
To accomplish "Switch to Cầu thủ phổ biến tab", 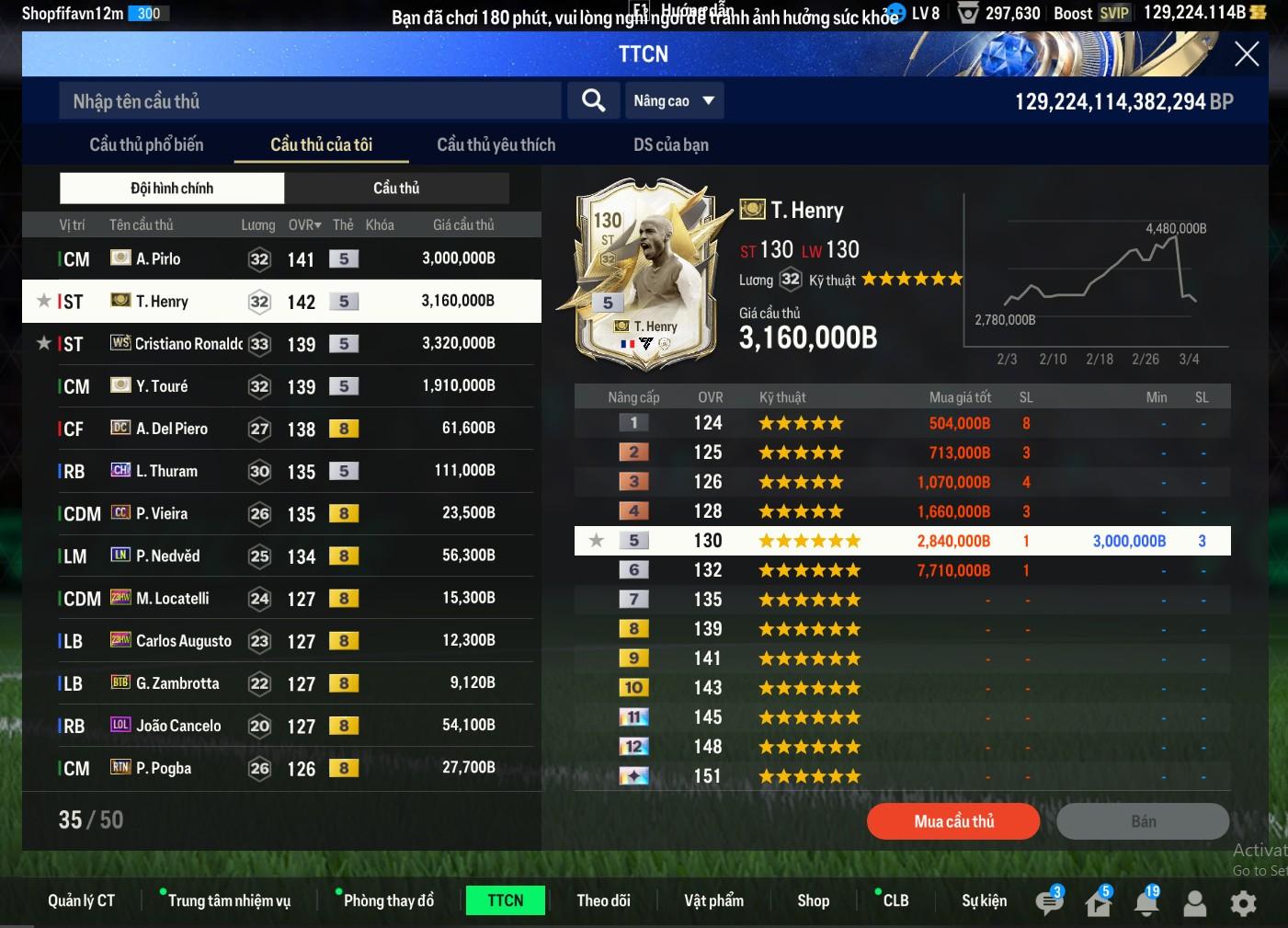I will [146, 144].
